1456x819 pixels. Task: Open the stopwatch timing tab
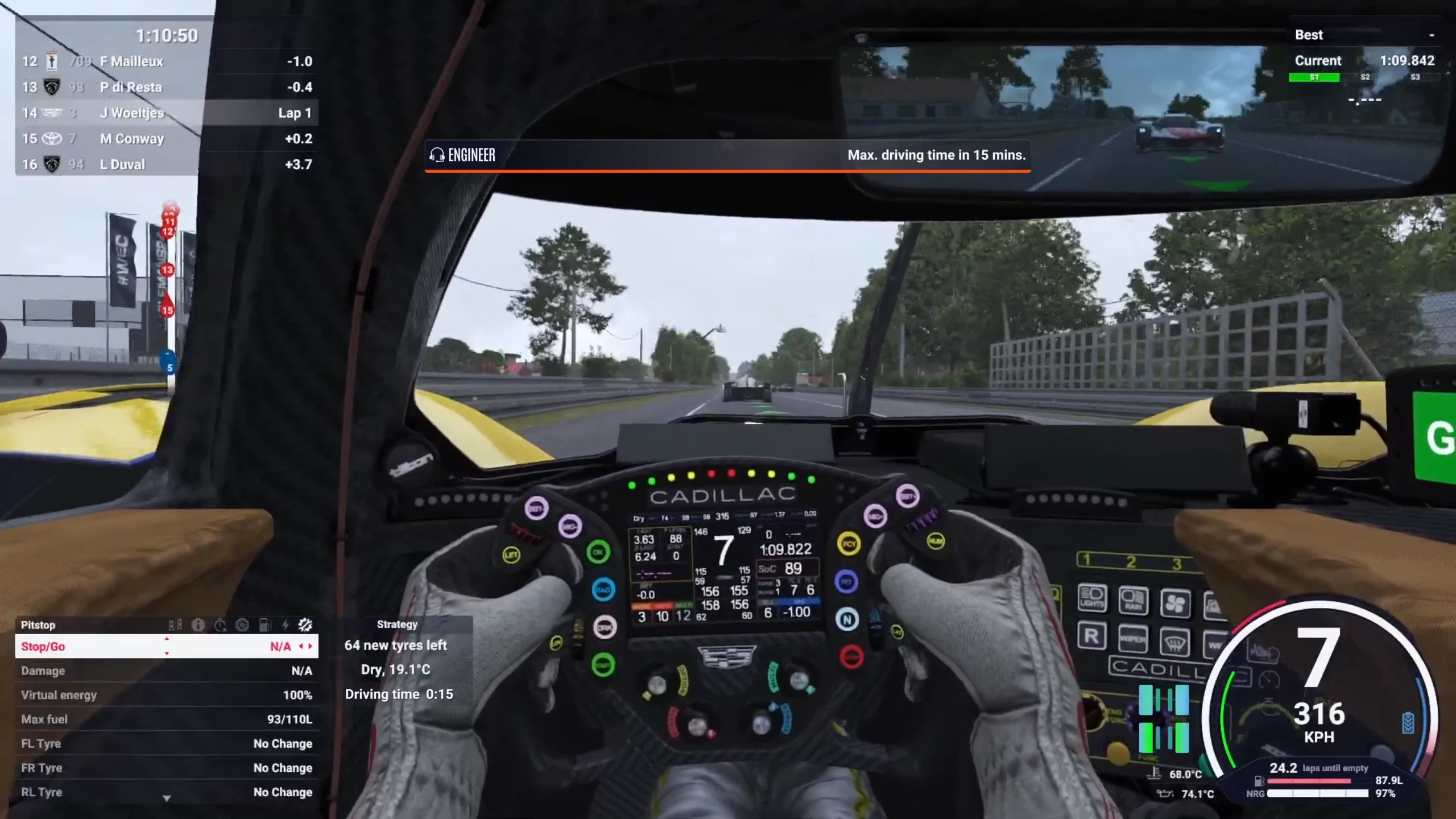point(220,625)
